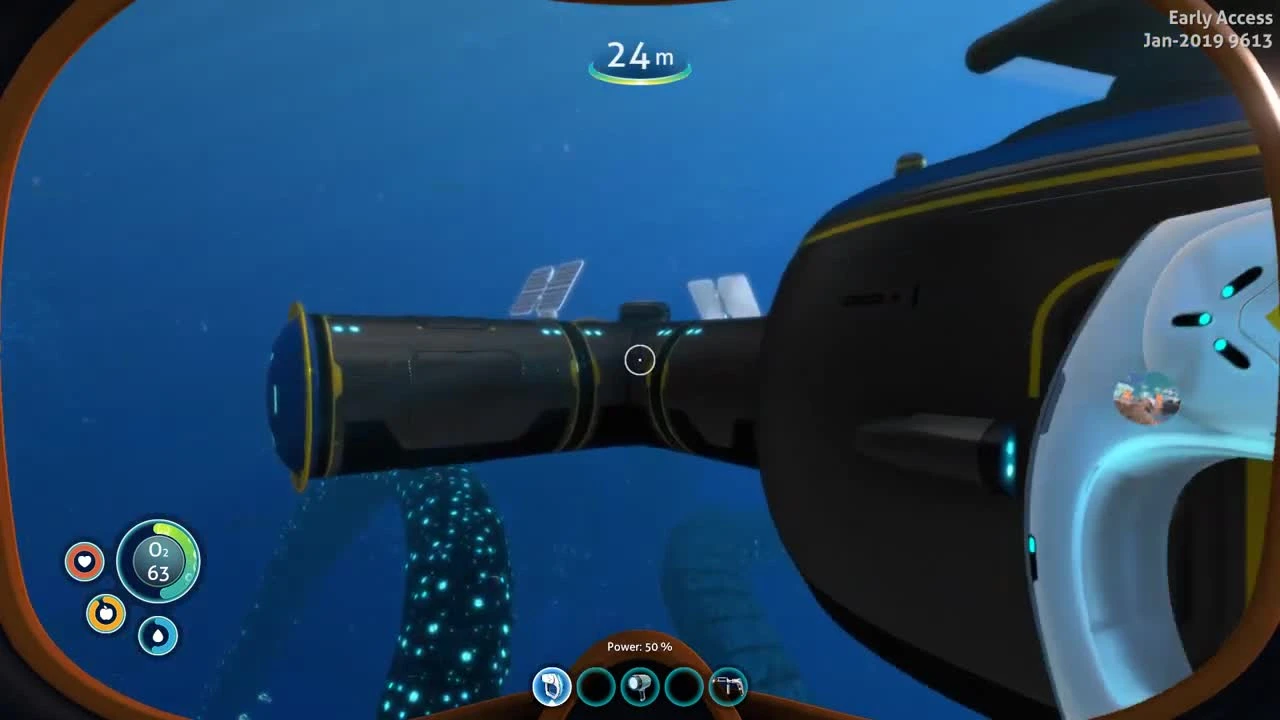The width and height of the screenshot is (1280, 720).
Task: Click the Power: 50 % readout
Action: click(x=641, y=646)
